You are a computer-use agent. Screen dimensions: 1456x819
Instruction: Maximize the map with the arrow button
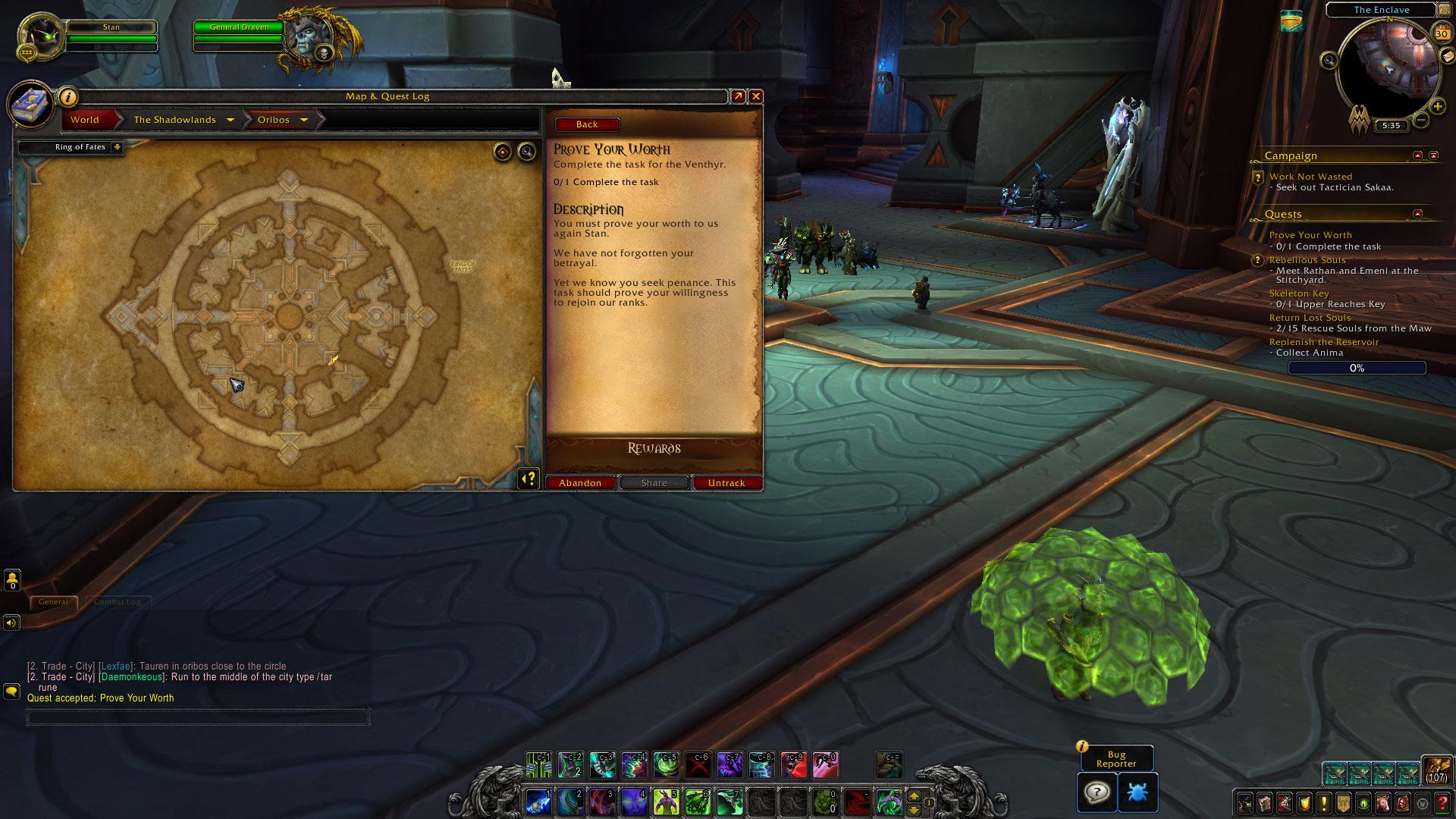737,96
